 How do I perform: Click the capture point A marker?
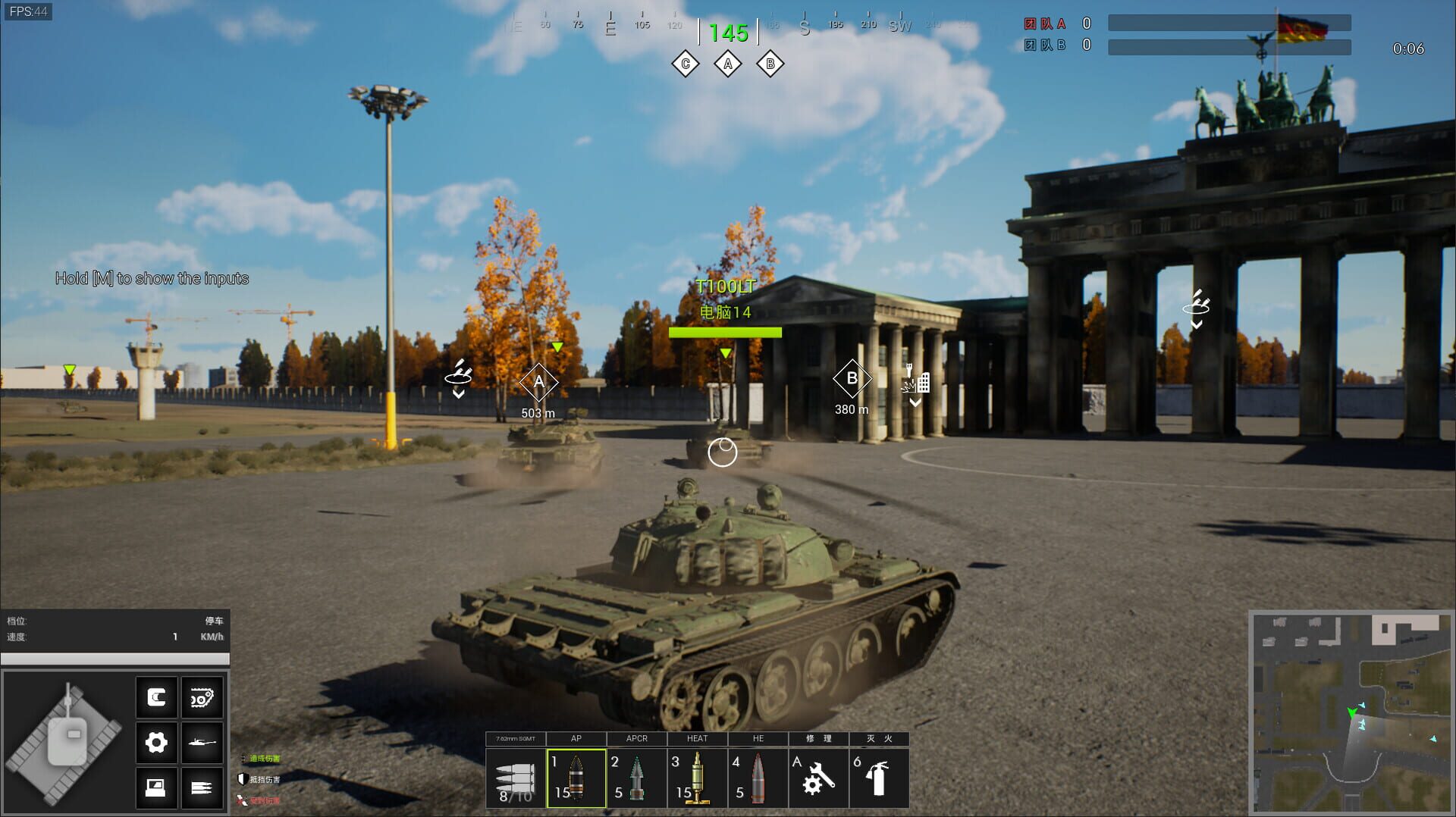point(539,381)
